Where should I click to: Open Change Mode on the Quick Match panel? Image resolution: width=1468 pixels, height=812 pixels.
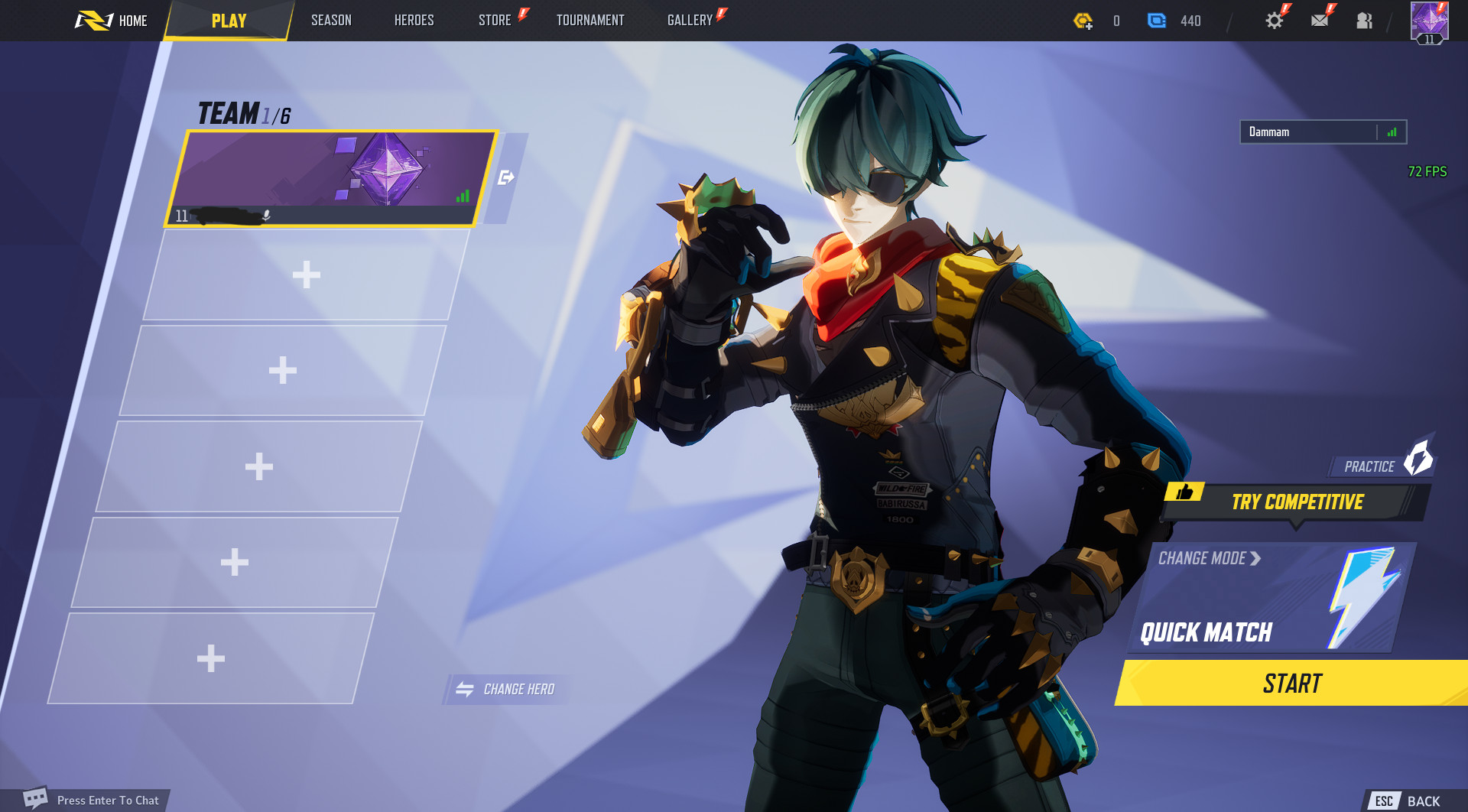click(x=1209, y=559)
